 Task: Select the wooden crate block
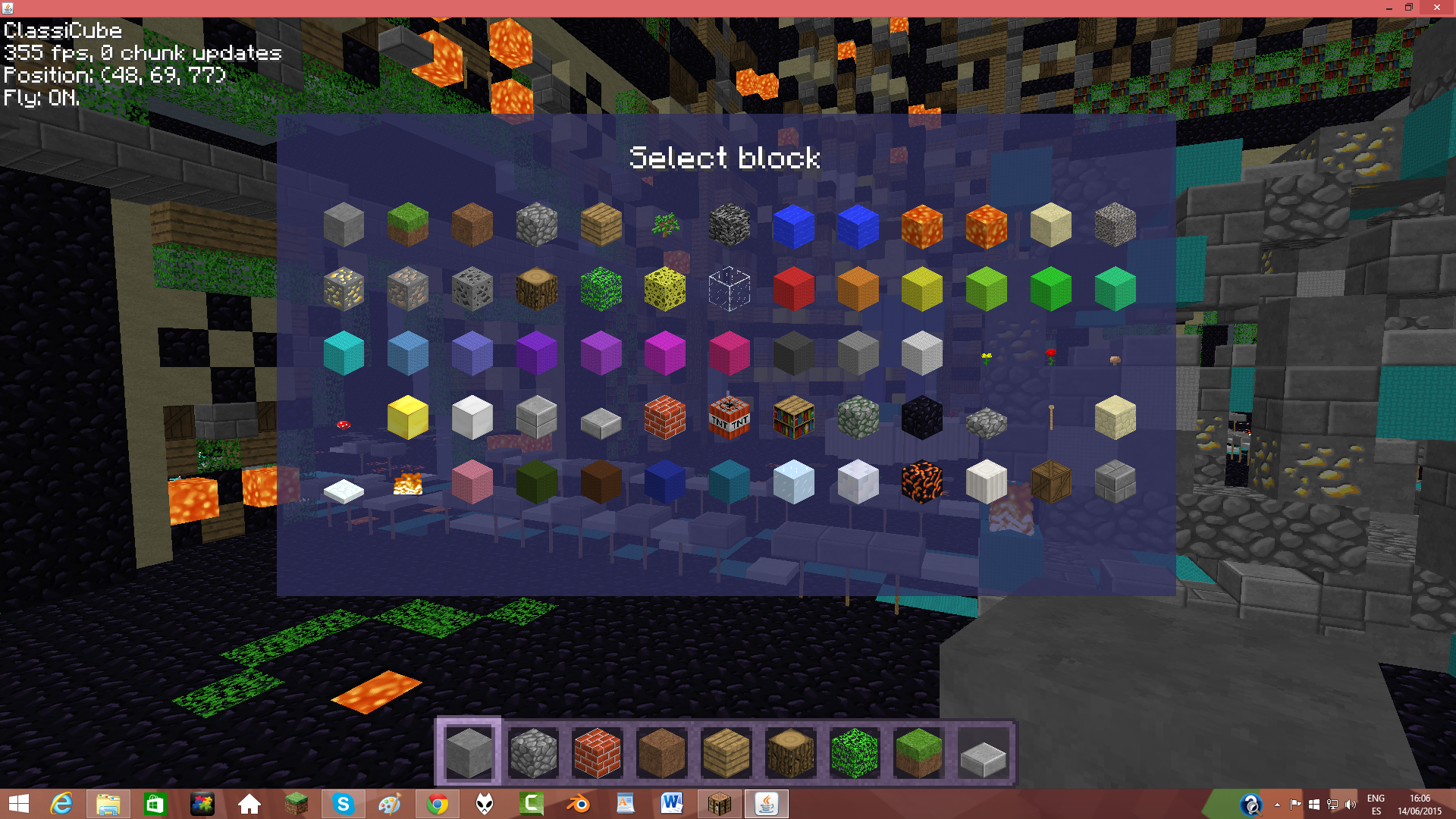(1050, 483)
